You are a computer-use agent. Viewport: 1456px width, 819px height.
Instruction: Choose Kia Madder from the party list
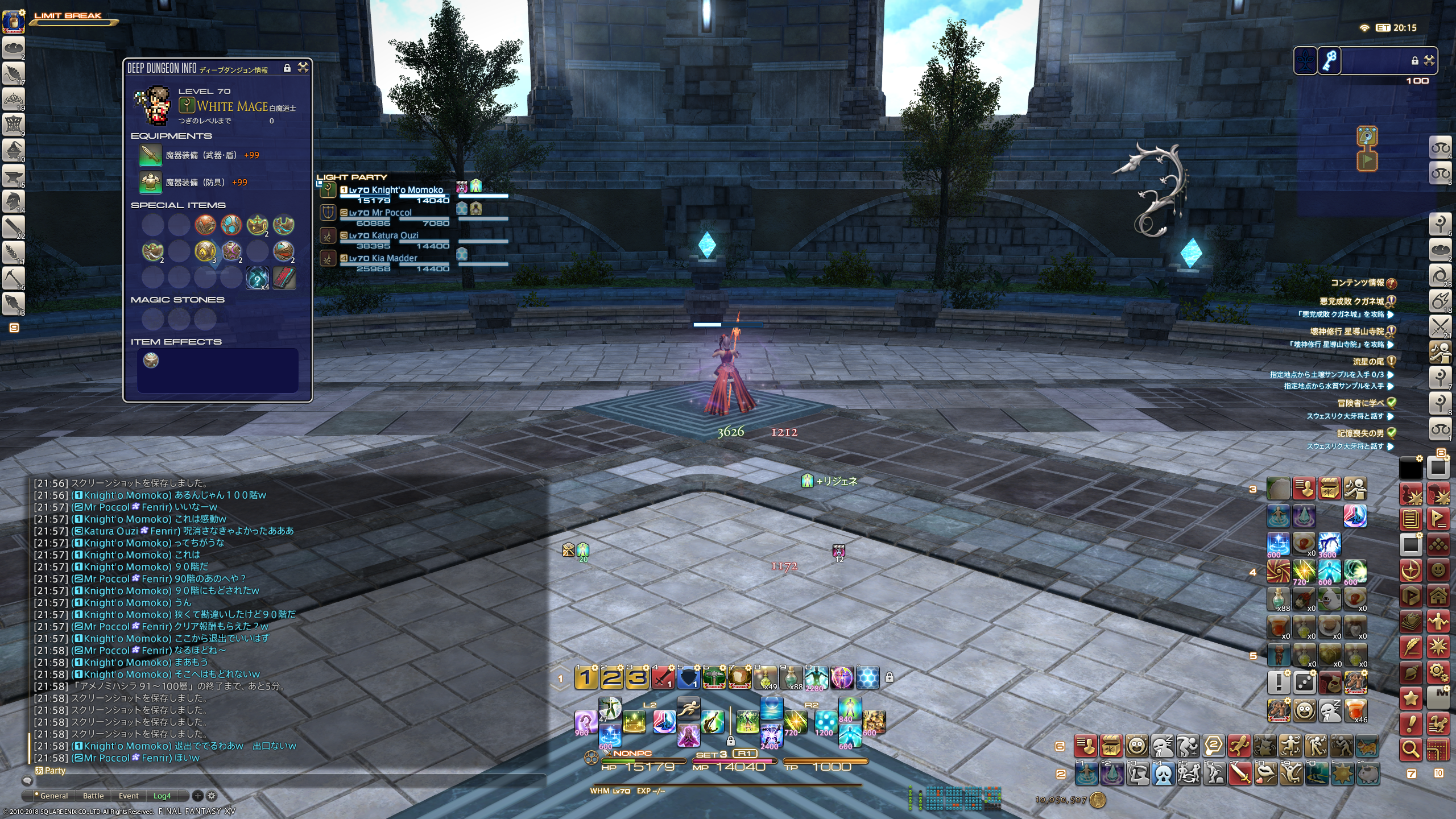(394, 258)
